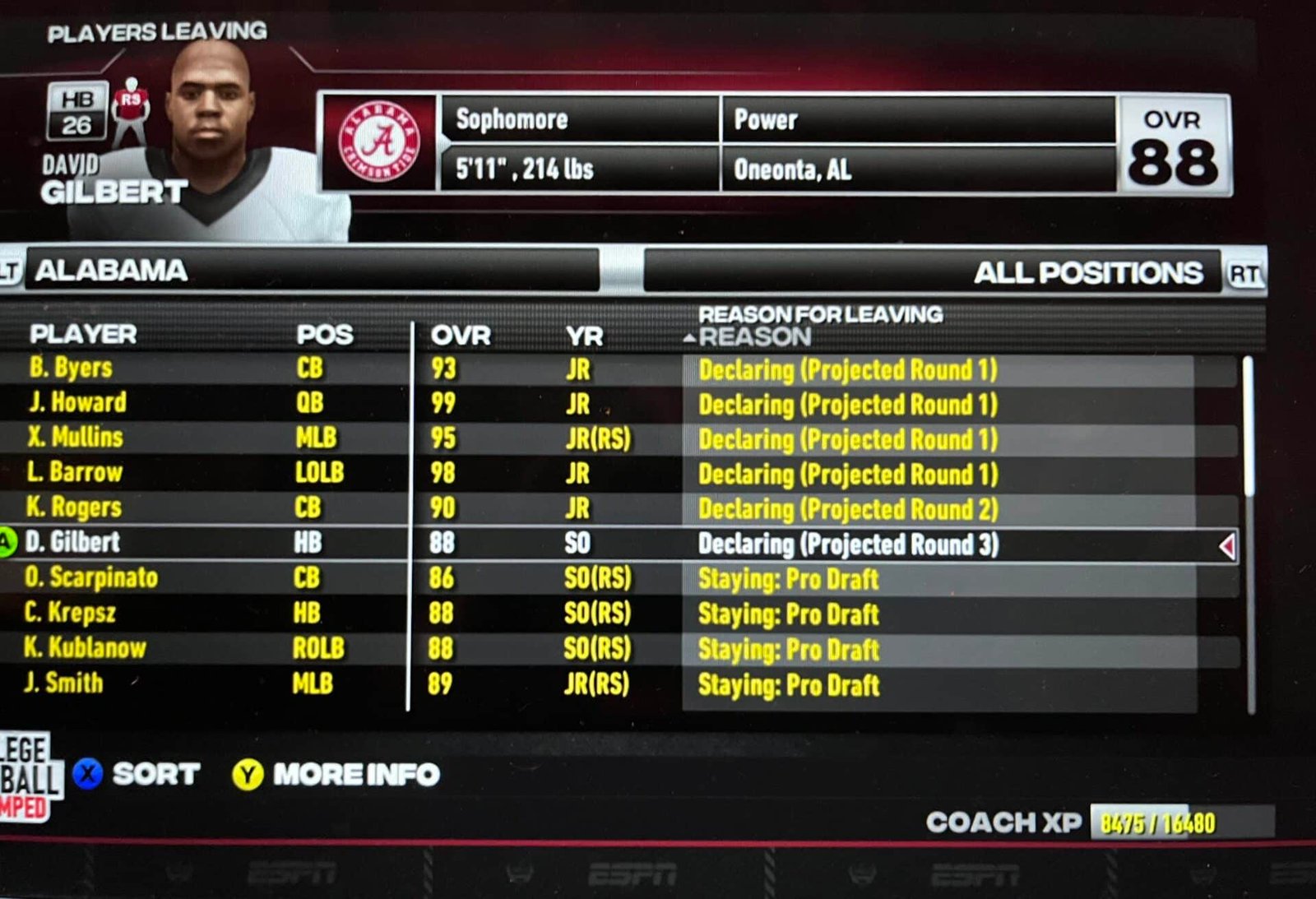Click the HB 26 jersey badge
The height and width of the screenshot is (899, 1316).
click(x=78, y=111)
